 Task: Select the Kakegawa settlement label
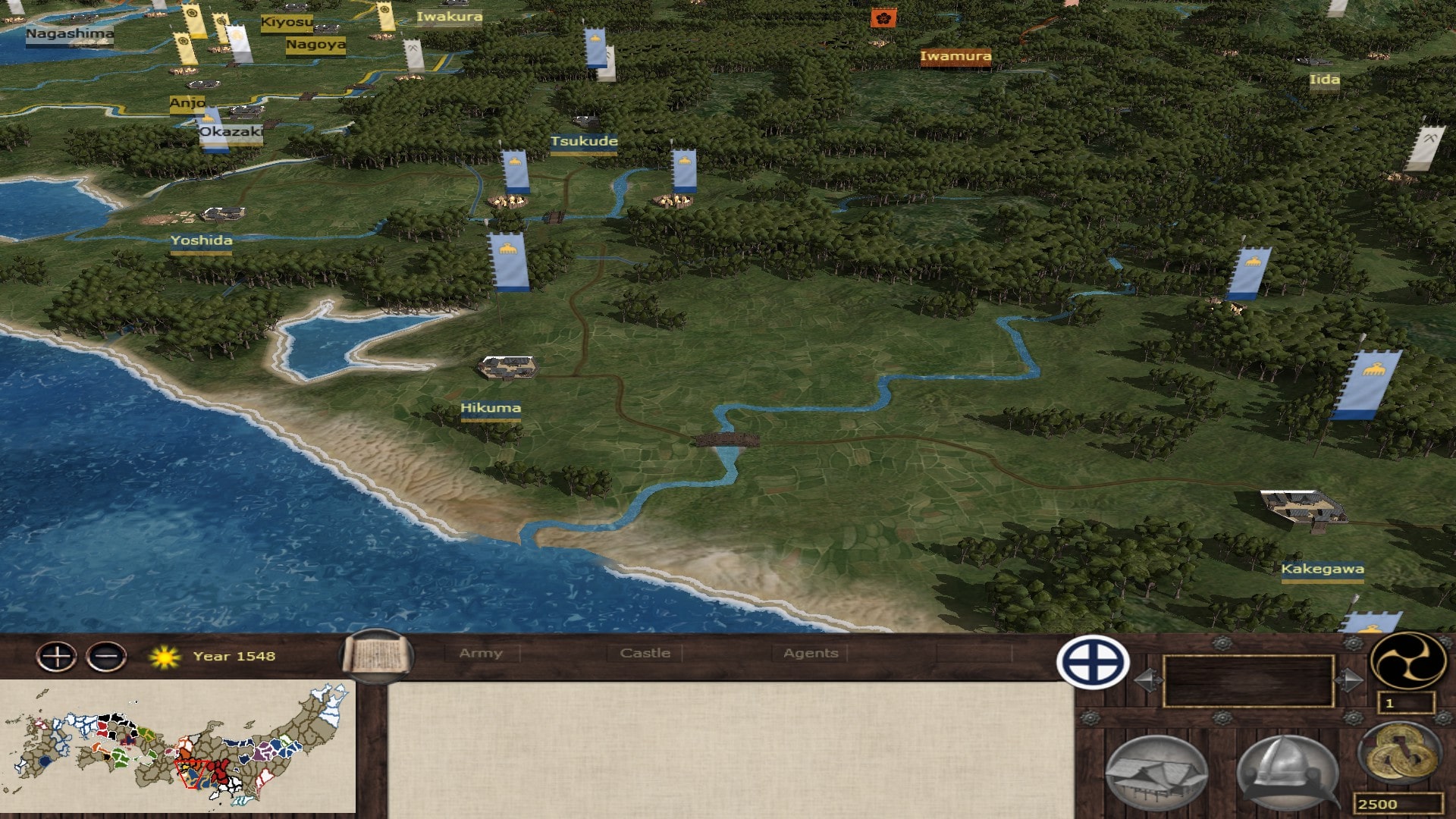click(x=1322, y=570)
